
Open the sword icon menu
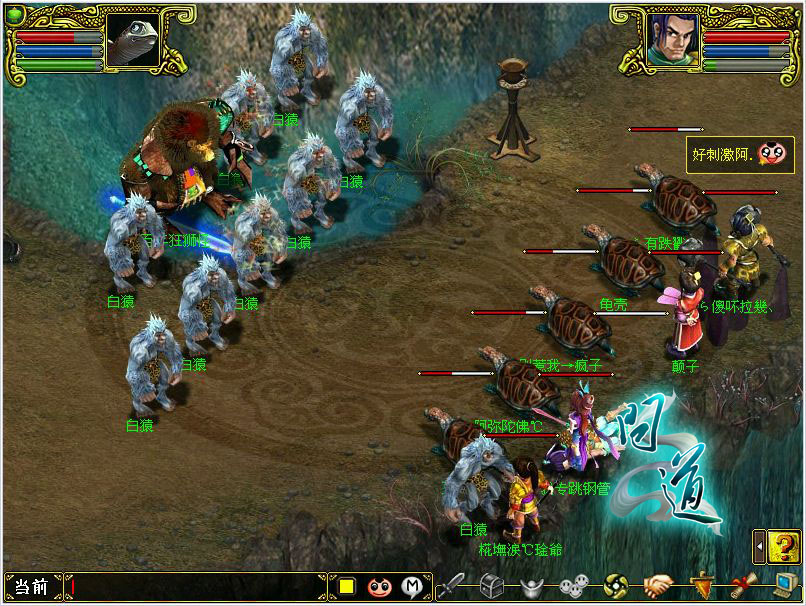[453, 586]
